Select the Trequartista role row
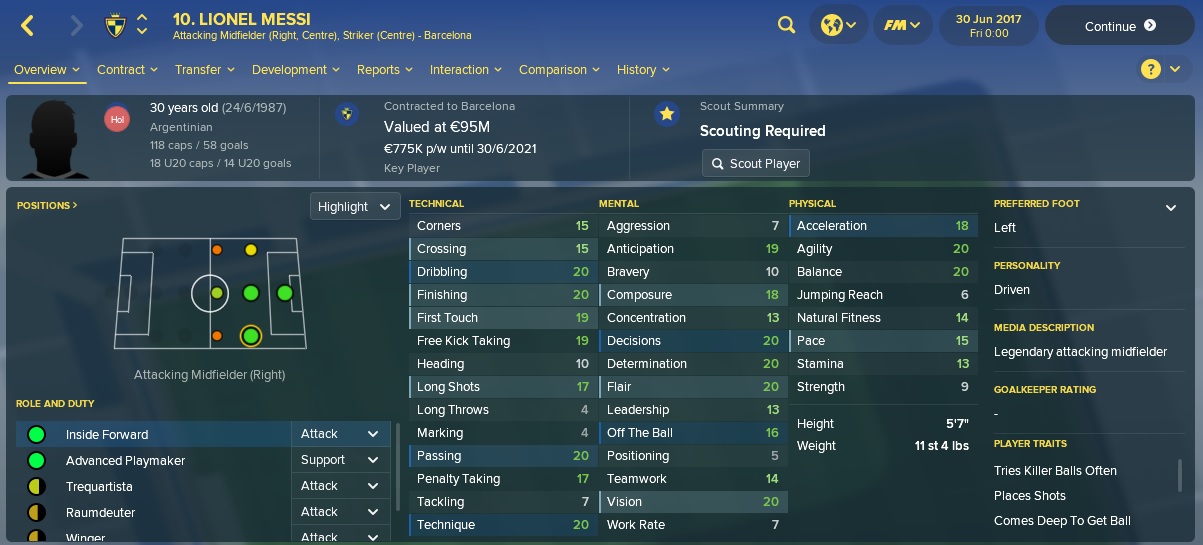 [x=99, y=487]
